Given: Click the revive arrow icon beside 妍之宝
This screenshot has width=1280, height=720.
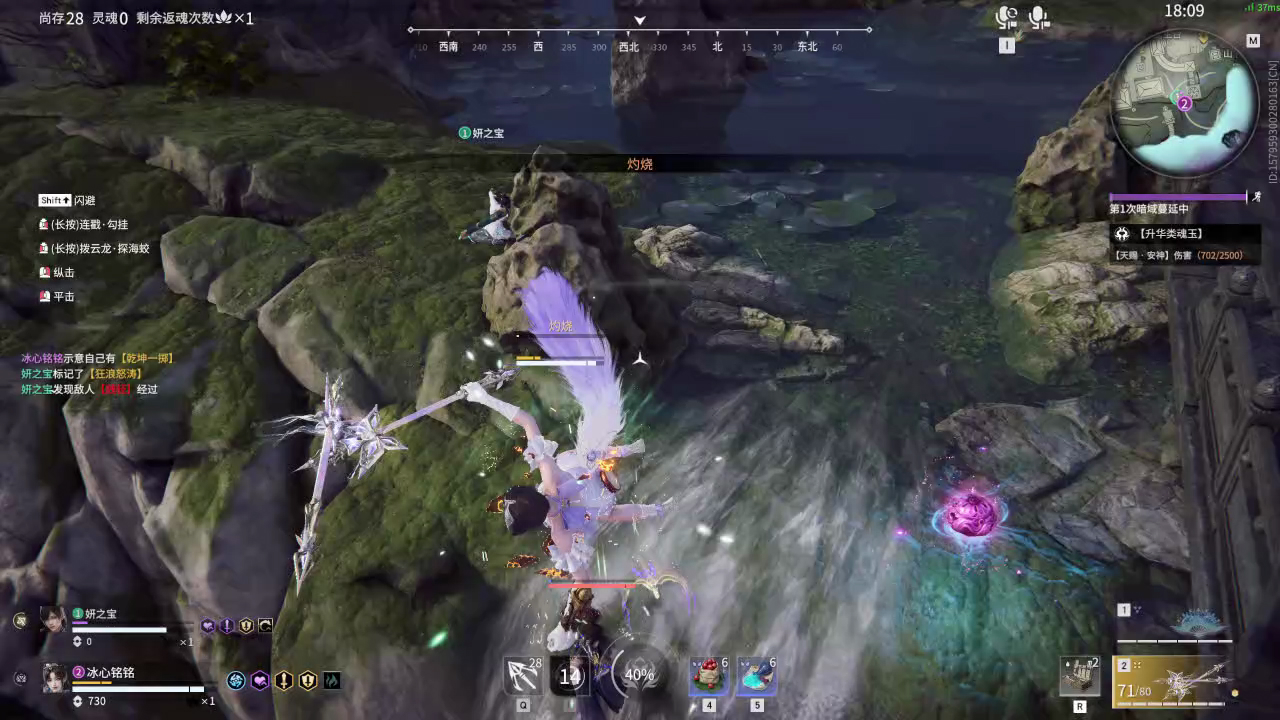Looking at the screenshot, I should coord(265,625).
